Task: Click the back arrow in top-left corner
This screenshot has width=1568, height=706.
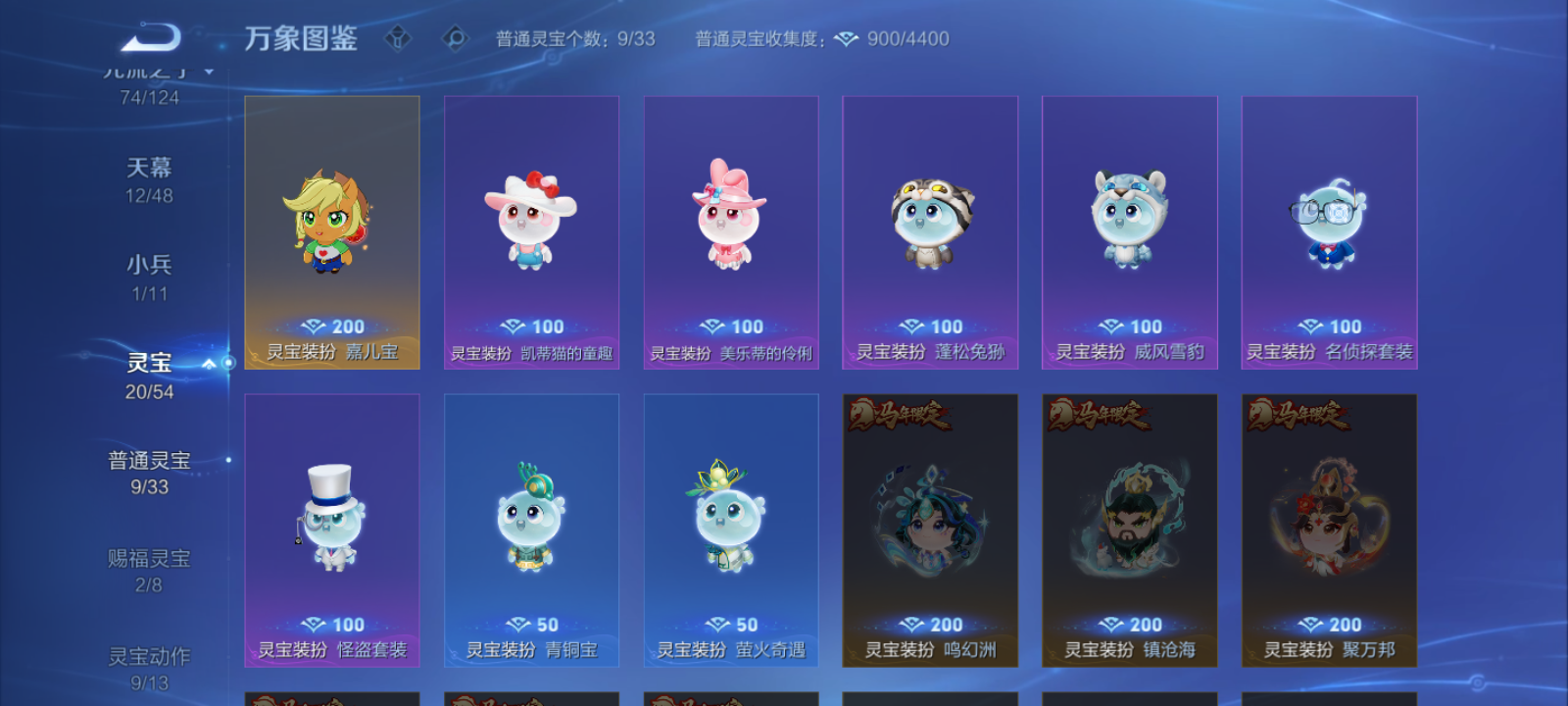Action: coord(152,36)
